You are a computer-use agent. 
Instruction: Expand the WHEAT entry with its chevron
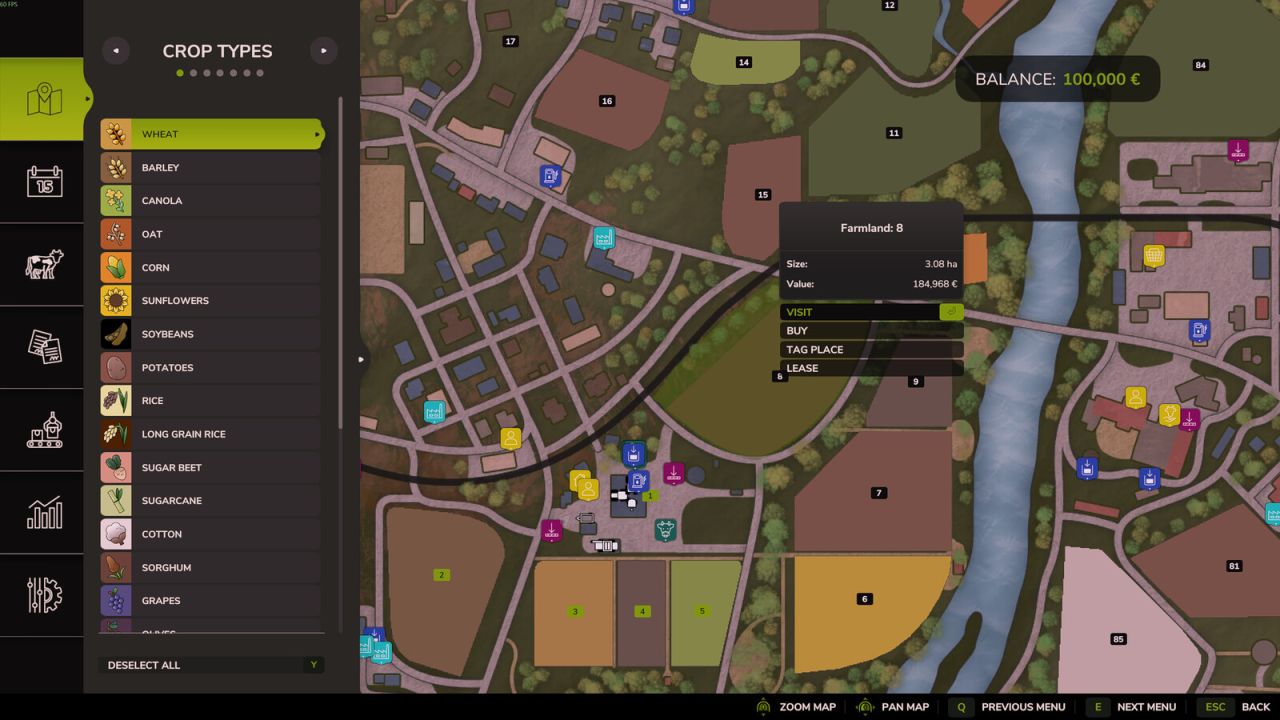[317, 133]
